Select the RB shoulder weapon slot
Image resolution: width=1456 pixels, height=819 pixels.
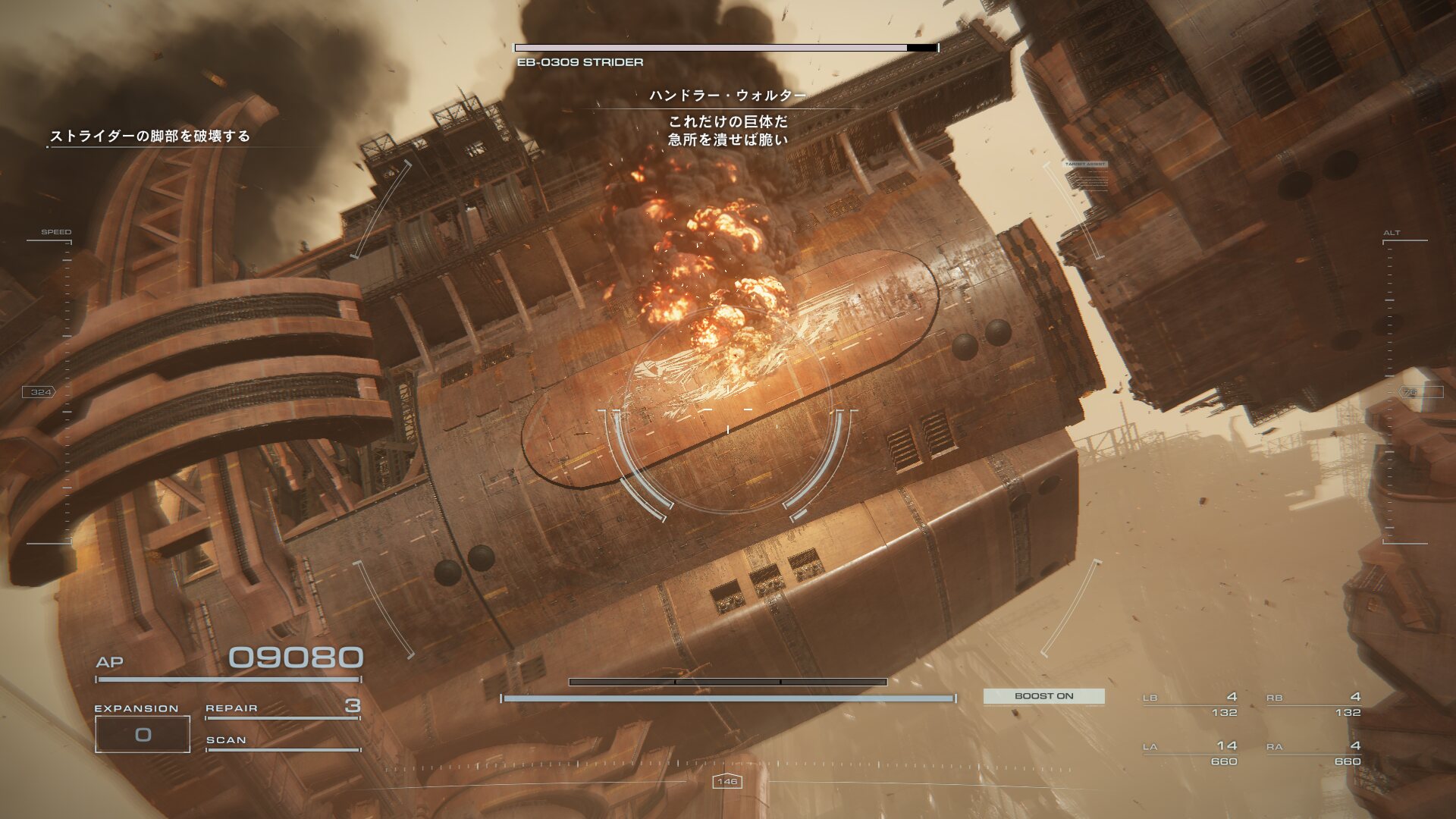1313,704
